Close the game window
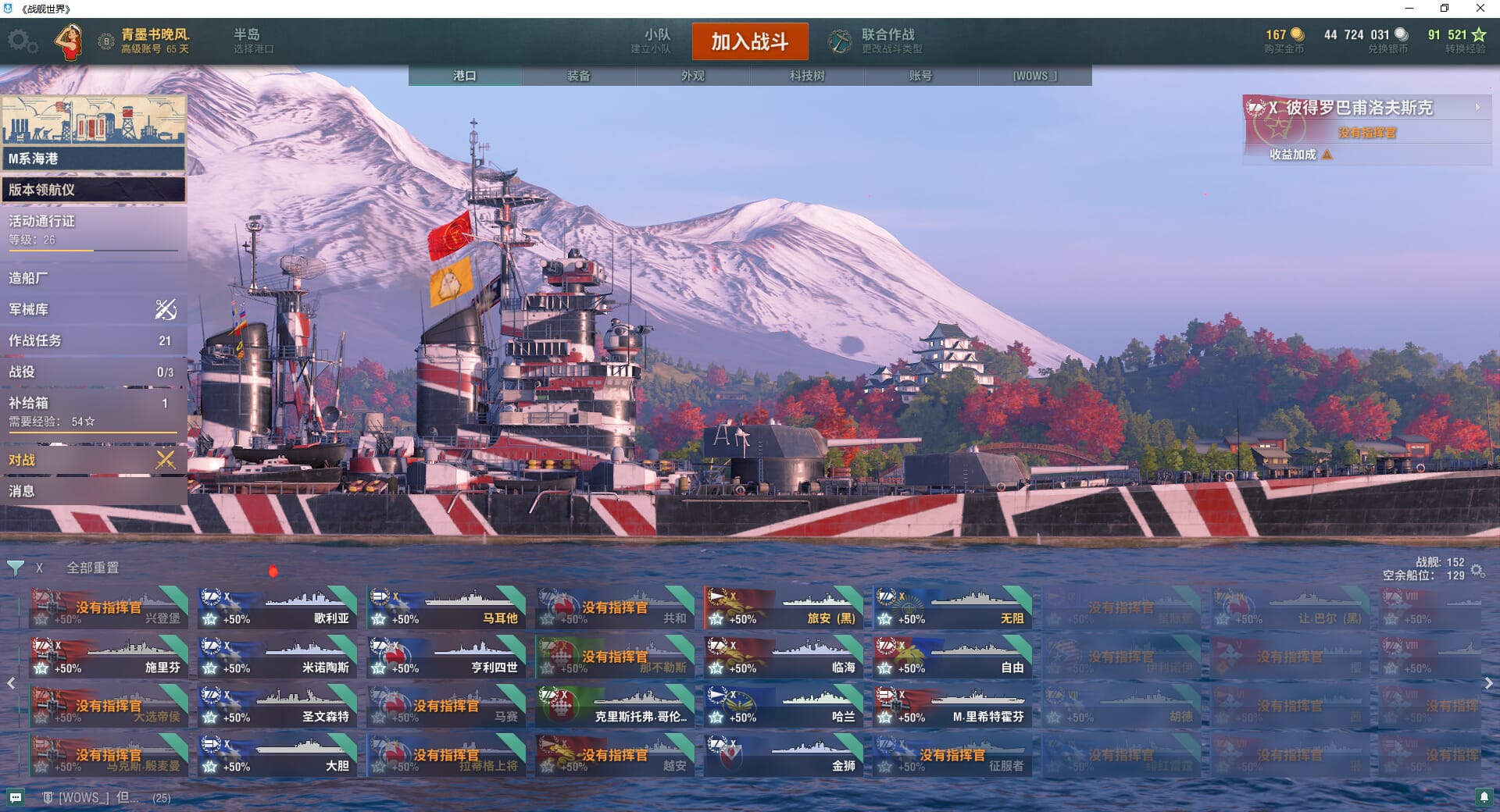Image resolution: width=1500 pixels, height=812 pixels. click(x=1480, y=9)
